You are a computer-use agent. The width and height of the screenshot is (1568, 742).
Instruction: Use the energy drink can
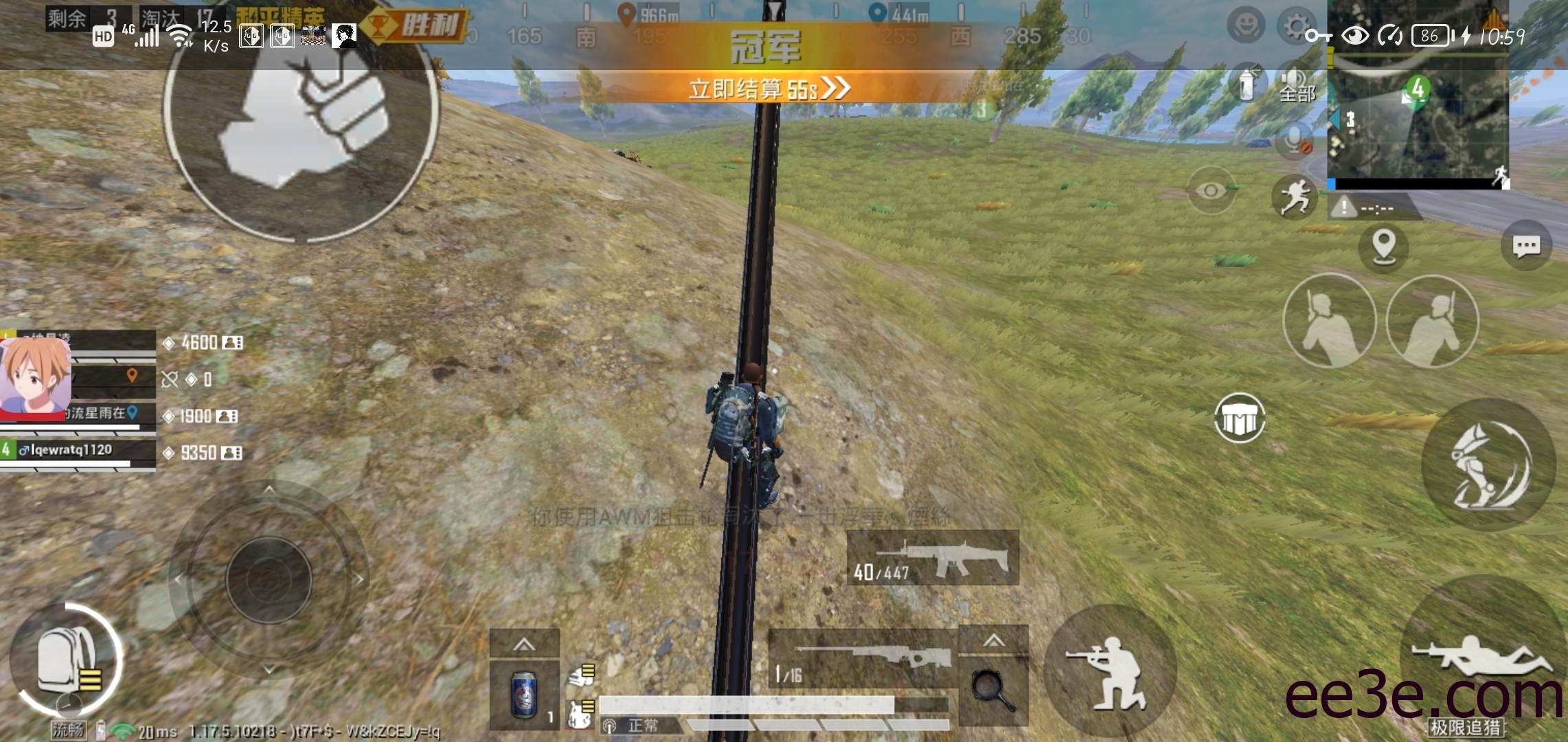pos(524,694)
